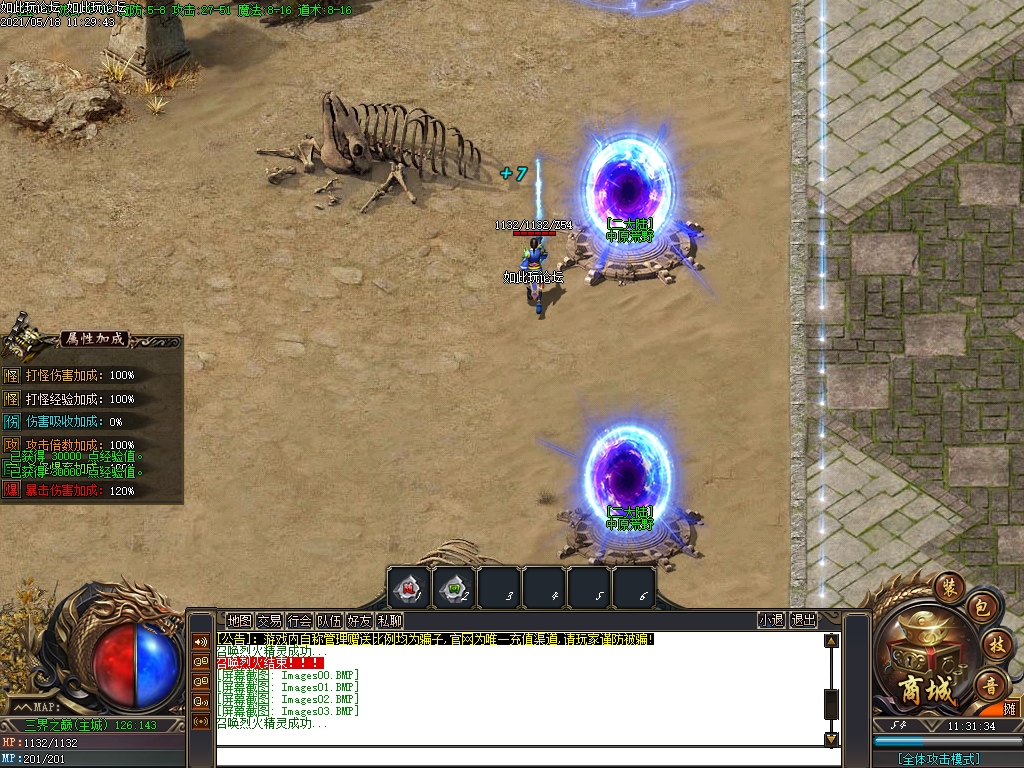1024x768 pixels.
Task: Use the red potion in hotbar slot 1
Action: pyautogui.click(x=408, y=588)
